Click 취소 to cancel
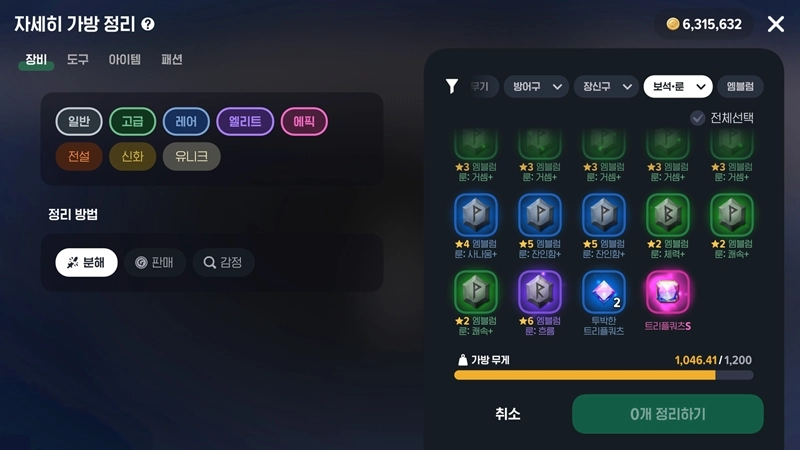Image resolution: width=800 pixels, height=450 pixels. tap(508, 414)
